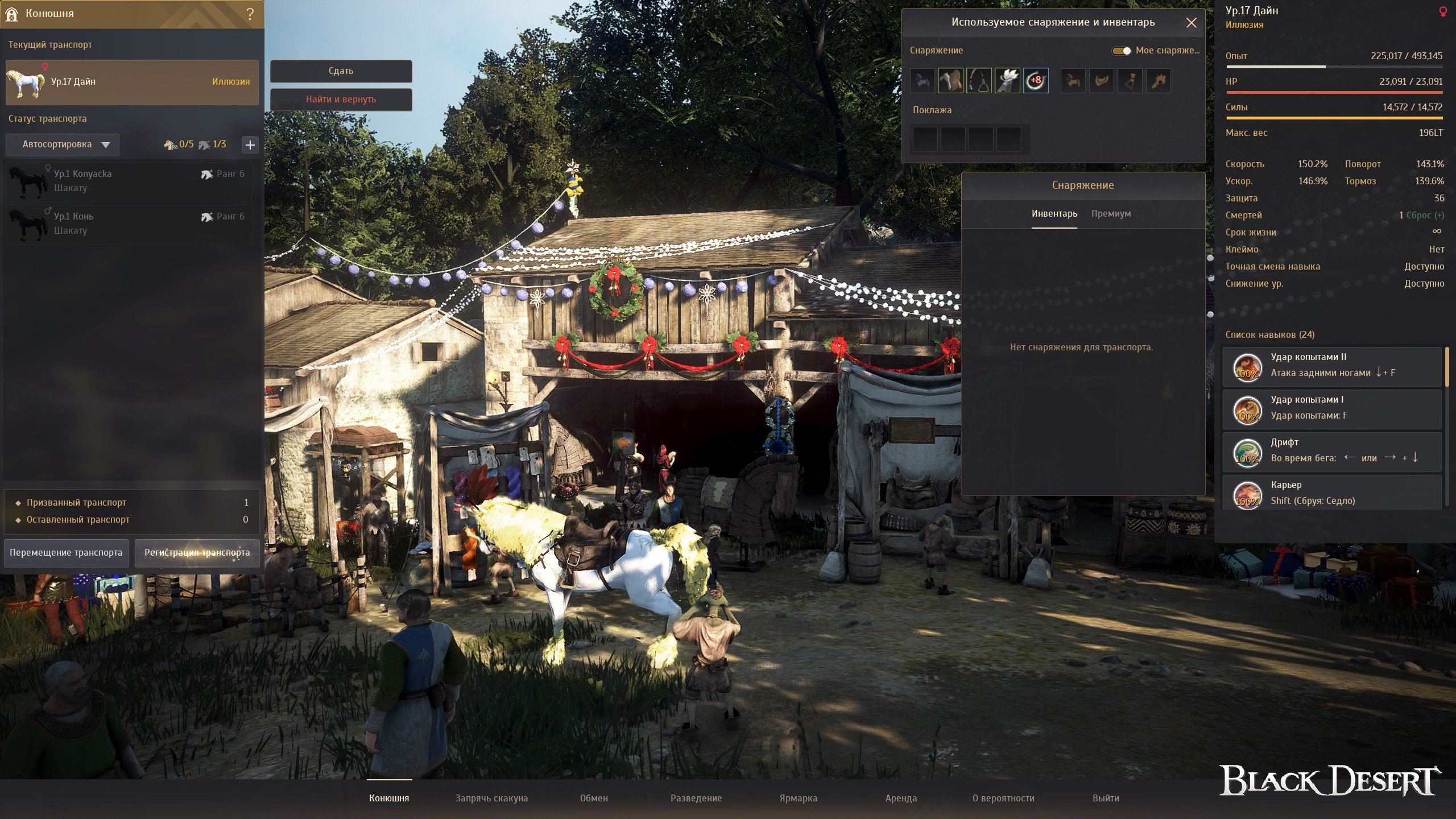This screenshot has width=1456, height=819.
Task: Select the Ур.1 Конь horse row
Action: pos(130,224)
